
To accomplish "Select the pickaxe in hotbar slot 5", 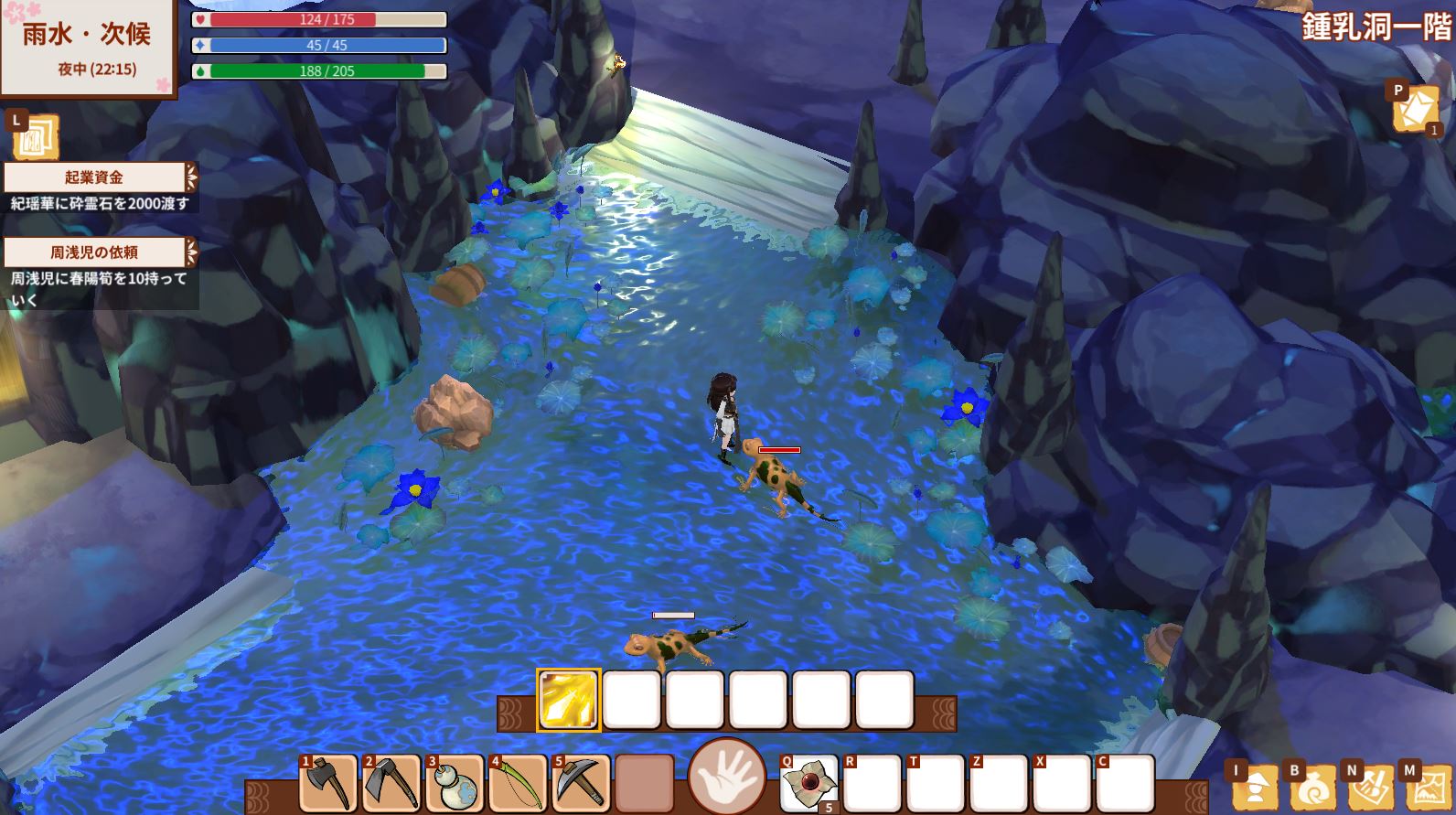I will tap(581, 784).
